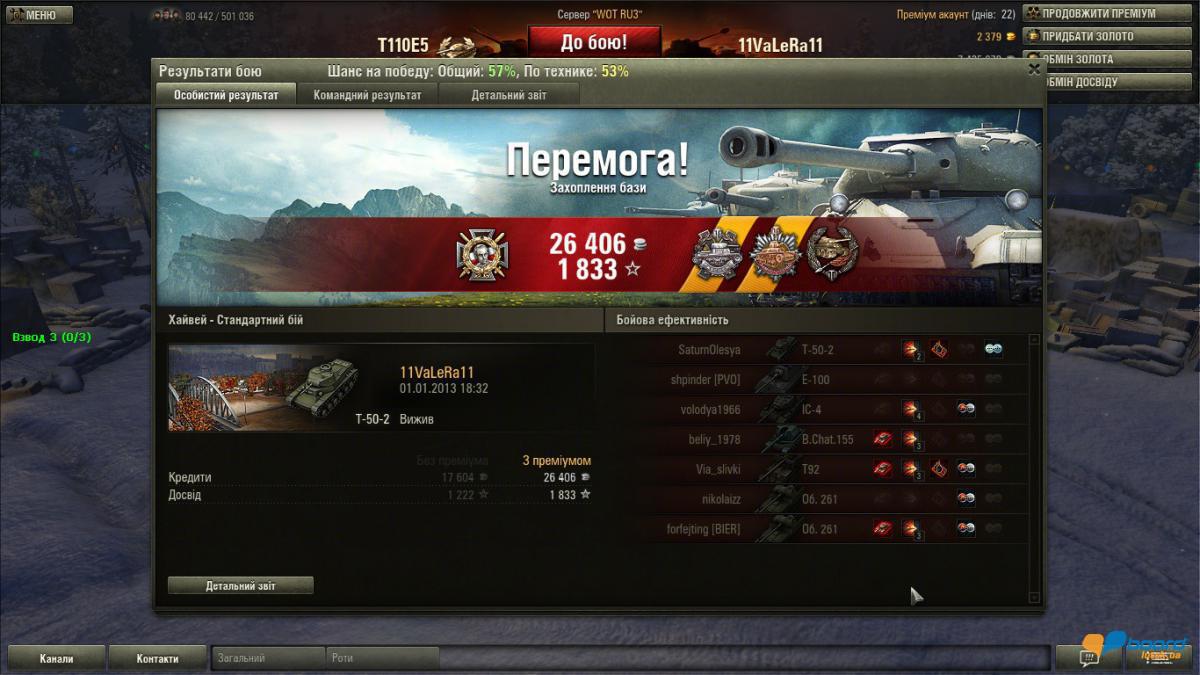Switch to the Роти chat tab
Viewport: 1200px width, 675px height.
(x=382, y=658)
